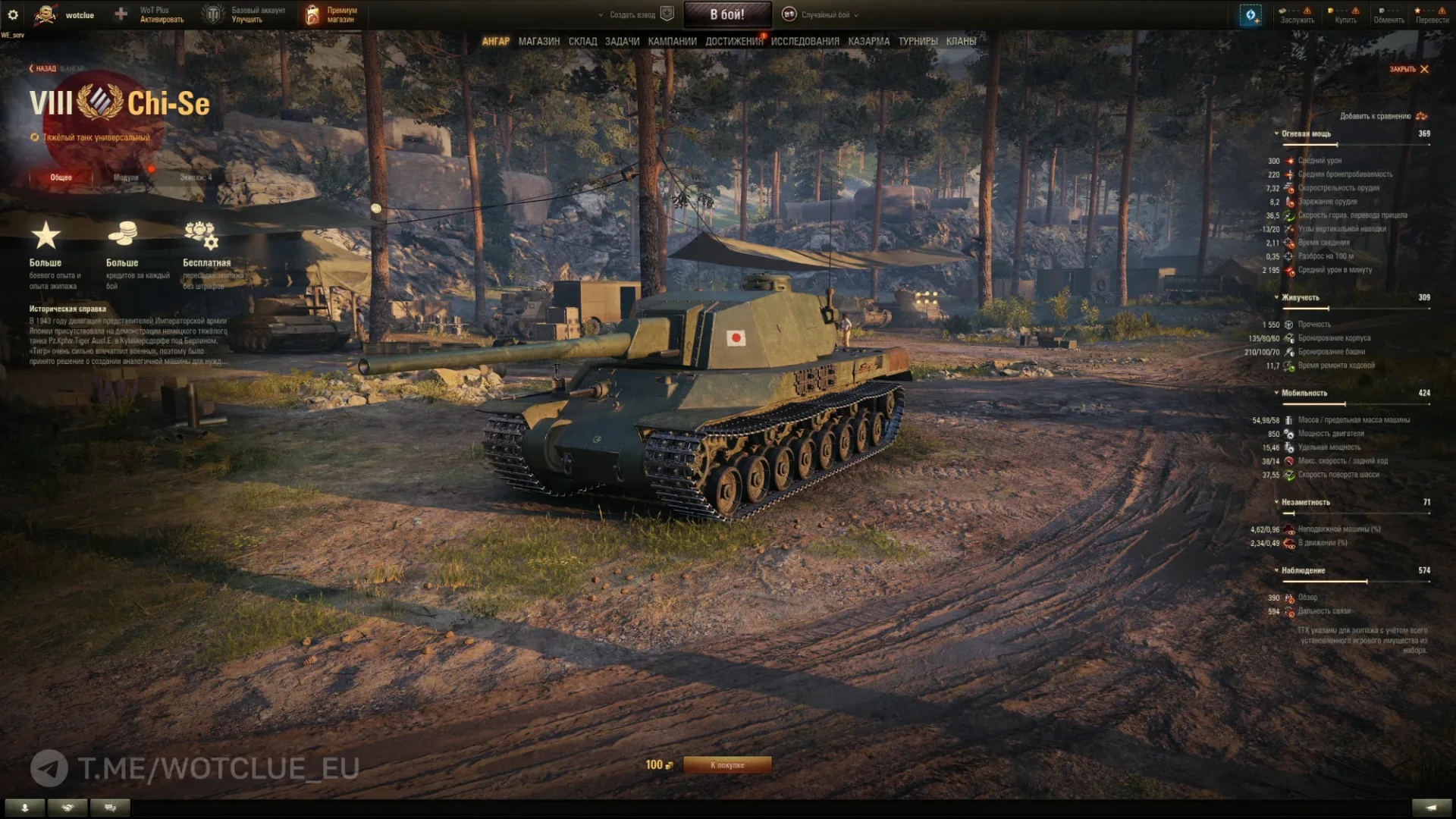The image size is (1456, 819).
Task: Start a battle with the В бой! button
Action: (727, 14)
